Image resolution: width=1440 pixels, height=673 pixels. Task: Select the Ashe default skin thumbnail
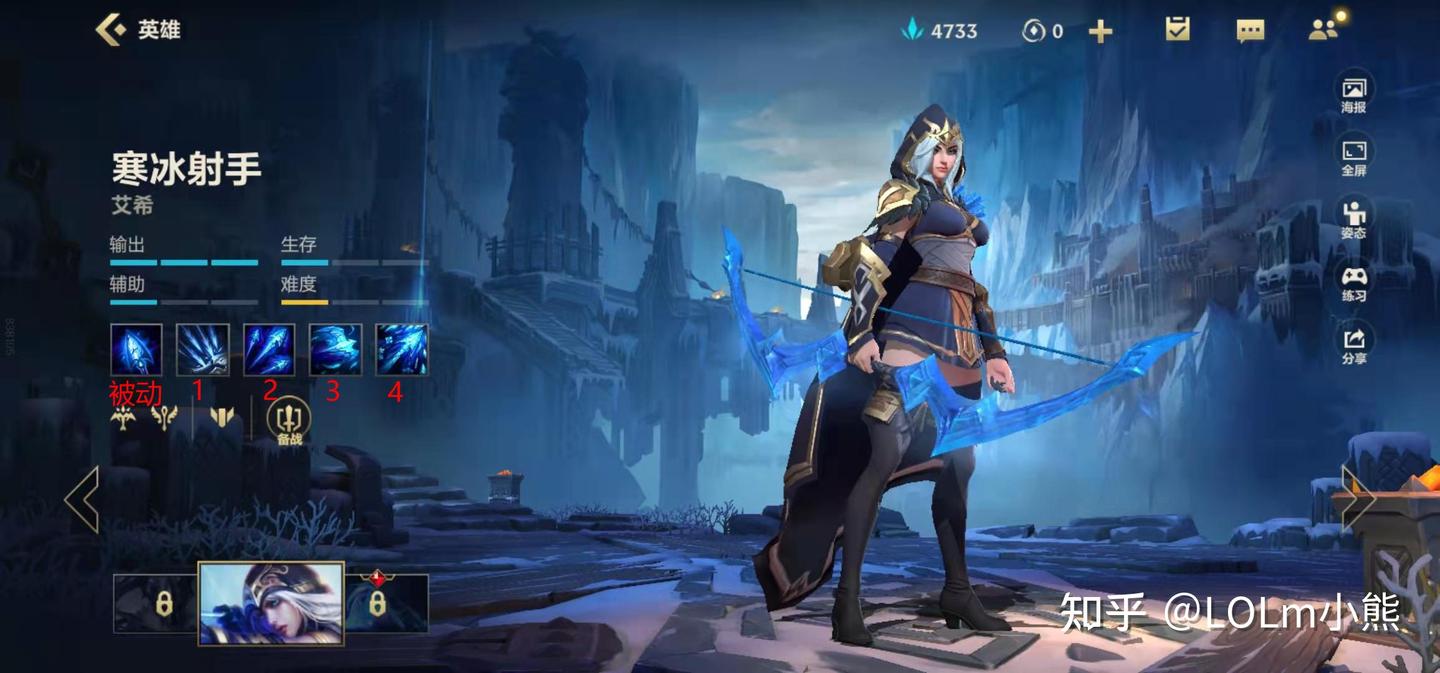[x=271, y=603]
